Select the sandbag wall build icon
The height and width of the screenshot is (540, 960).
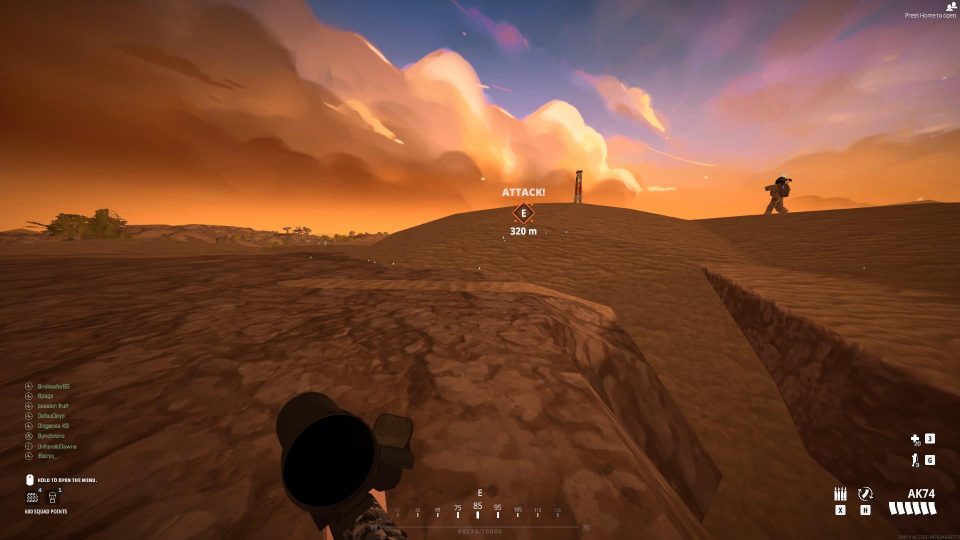(32, 497)
